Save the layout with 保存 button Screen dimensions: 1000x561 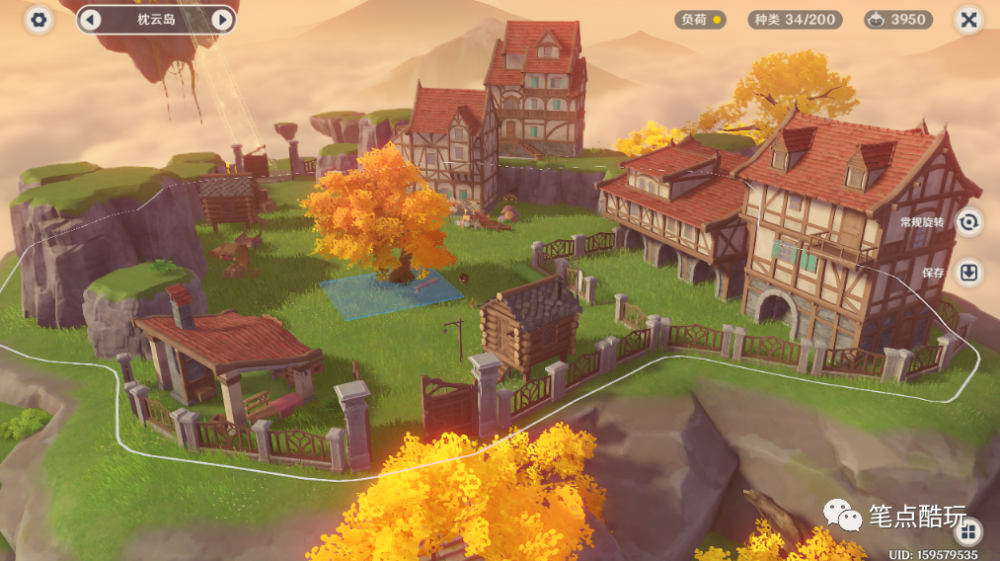coord(968,272)
